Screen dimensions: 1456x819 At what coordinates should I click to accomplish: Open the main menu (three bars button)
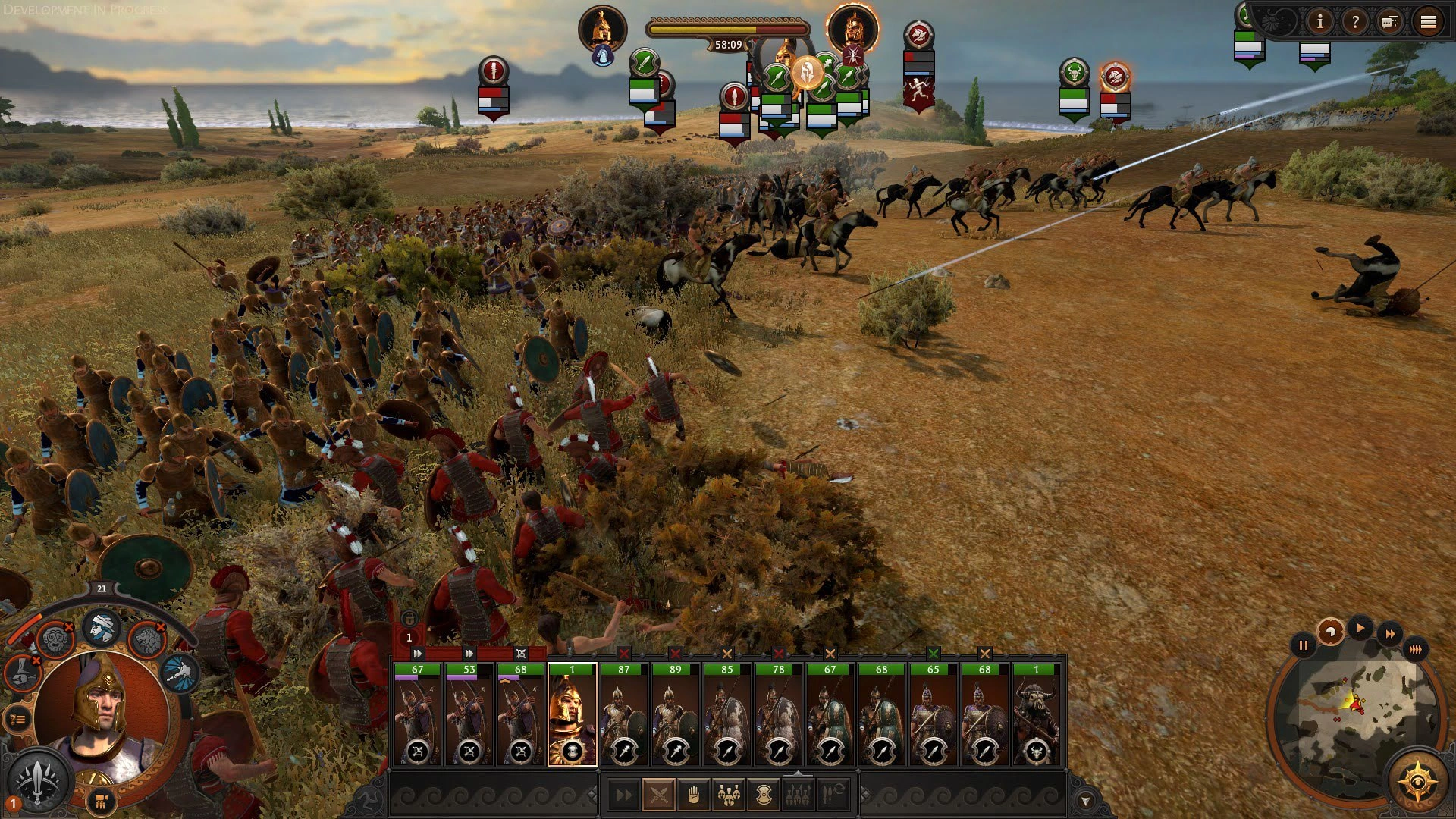[x=1428, y=22]
